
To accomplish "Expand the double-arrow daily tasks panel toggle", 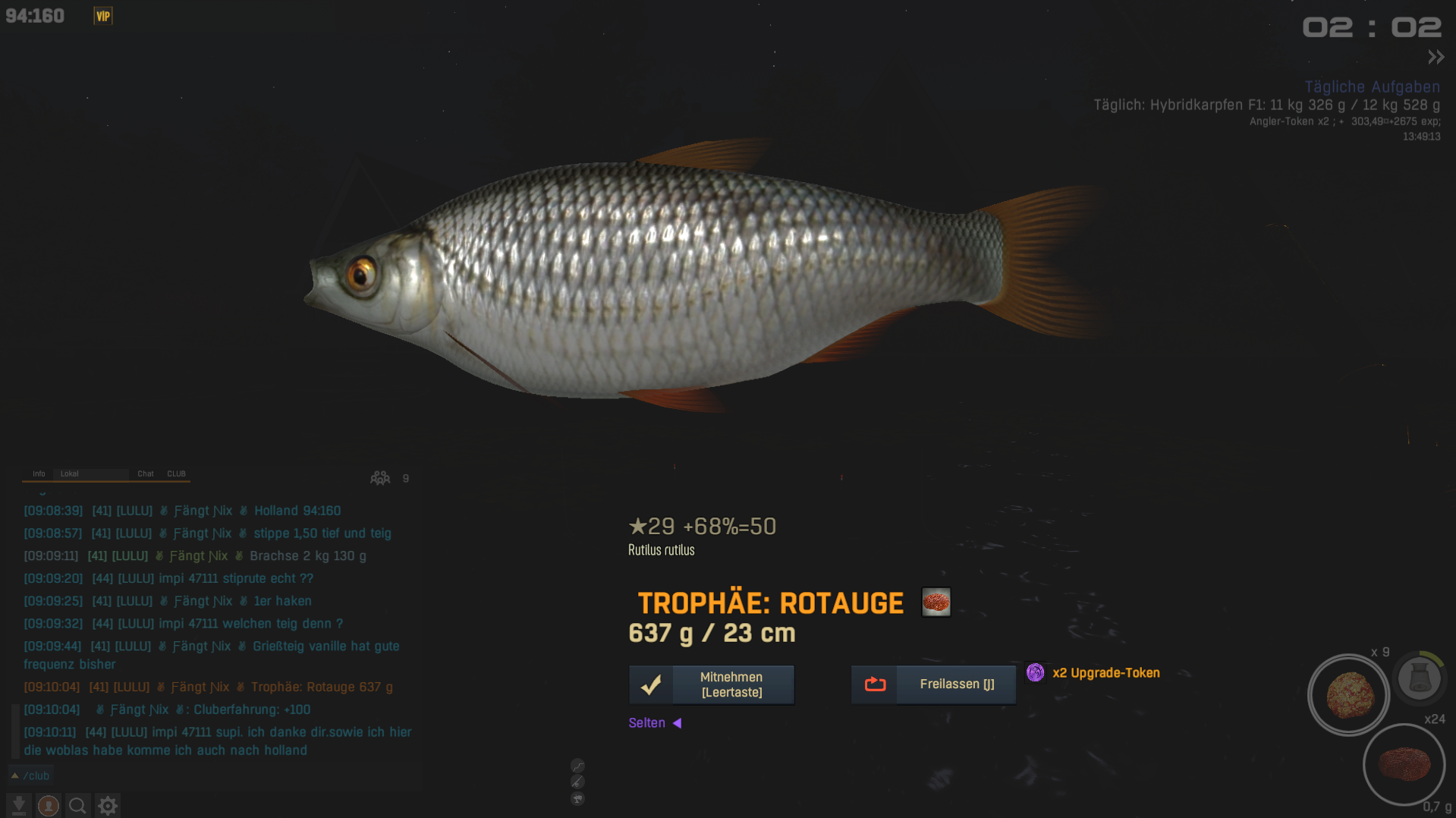I will coord(1436,57).
